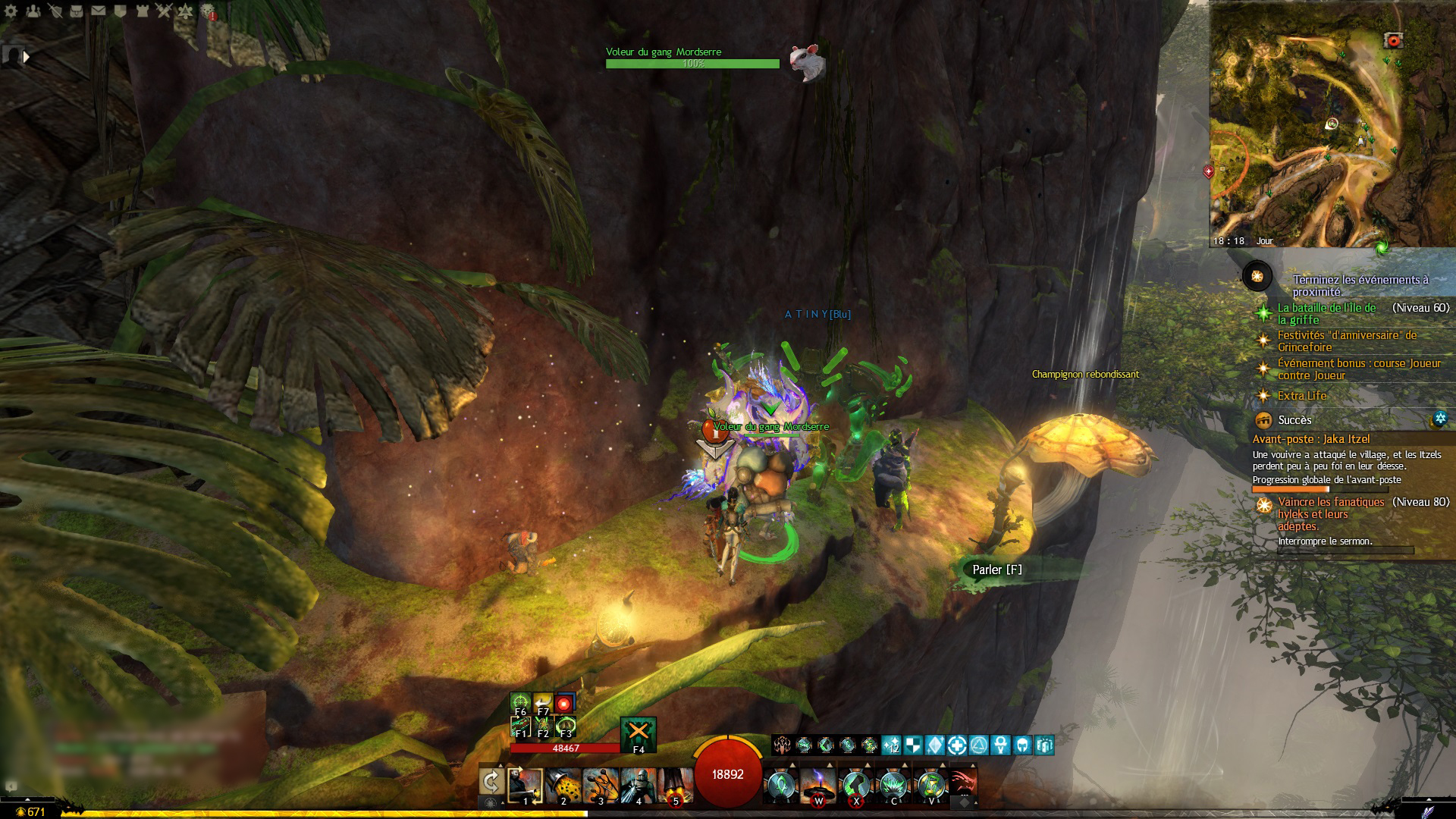The height and width of the screenshot is (819, 1456).
Task: Trigger the utility skill bound to C
Action: coord(893,786)
